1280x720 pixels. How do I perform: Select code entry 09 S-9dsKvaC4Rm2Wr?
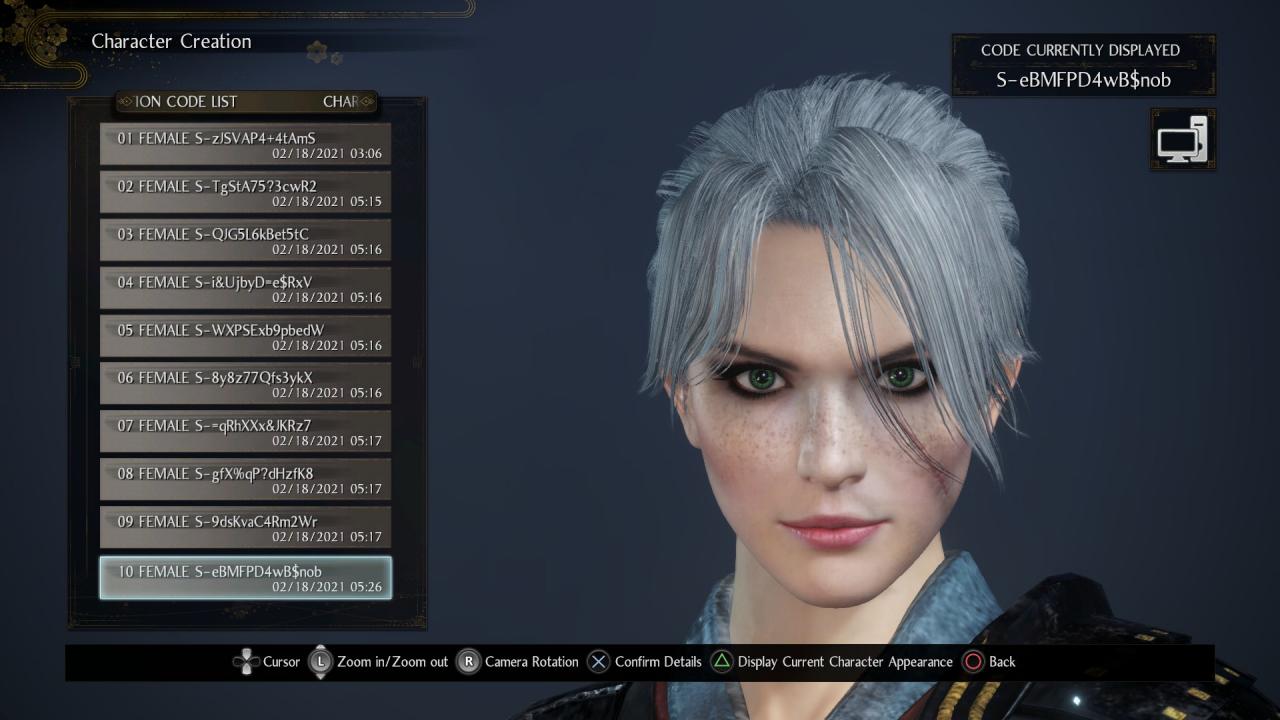tap(245, 529)
